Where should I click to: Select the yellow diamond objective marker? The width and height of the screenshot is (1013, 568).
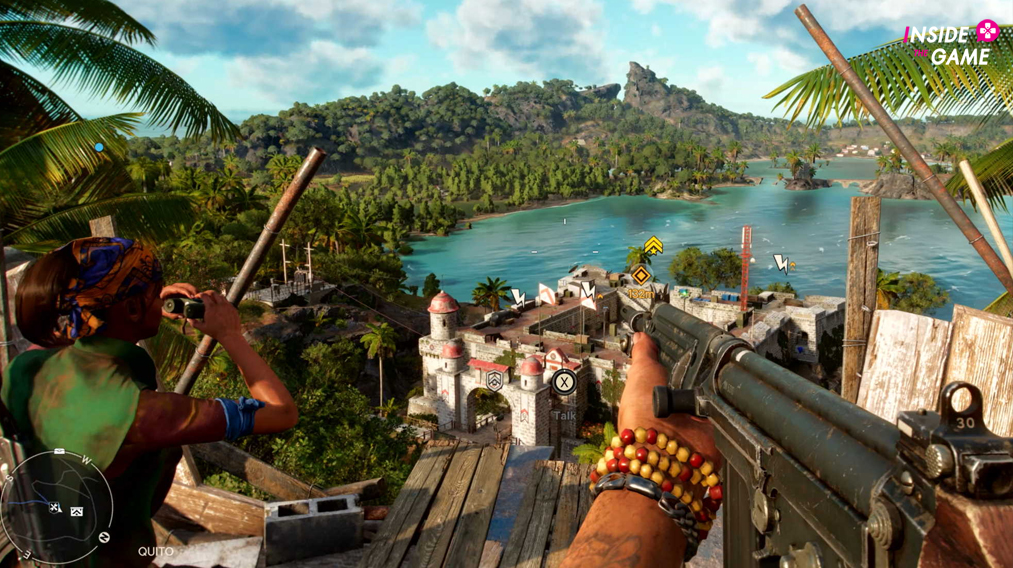pos(641,274)
